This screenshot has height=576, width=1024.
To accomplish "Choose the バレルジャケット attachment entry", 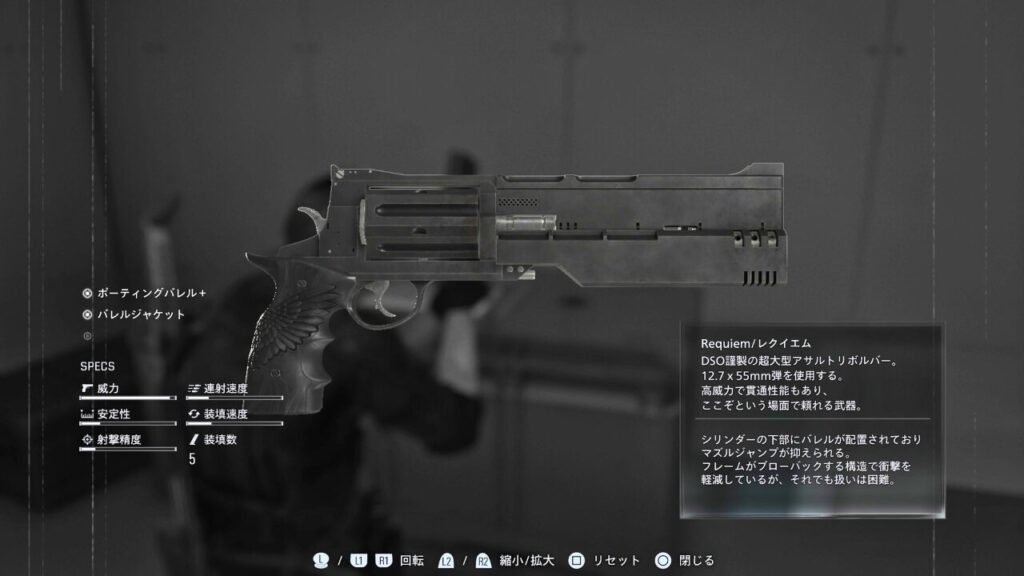I will (140, 315).
